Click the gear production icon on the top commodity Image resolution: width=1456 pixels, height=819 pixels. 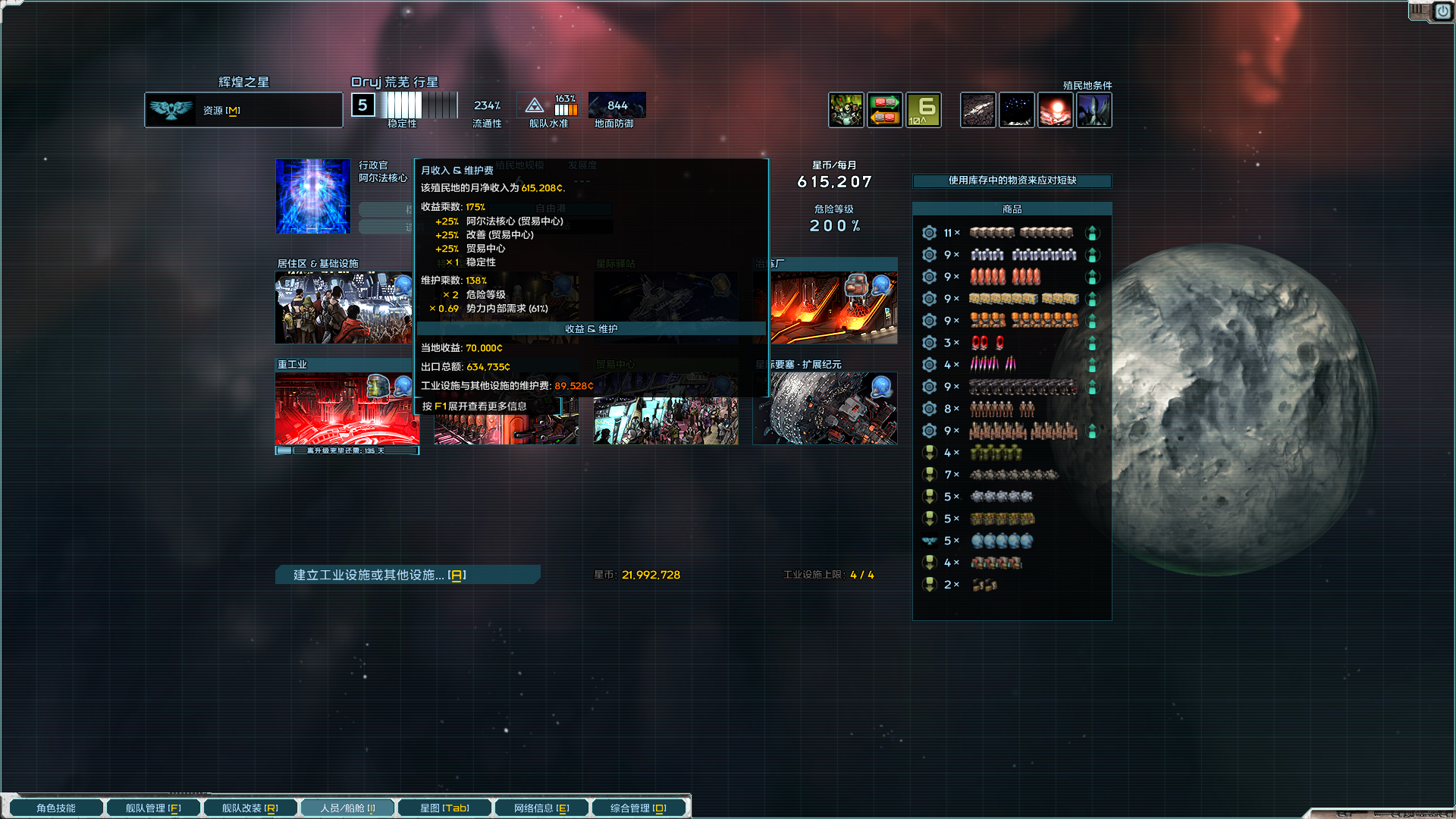929,233
